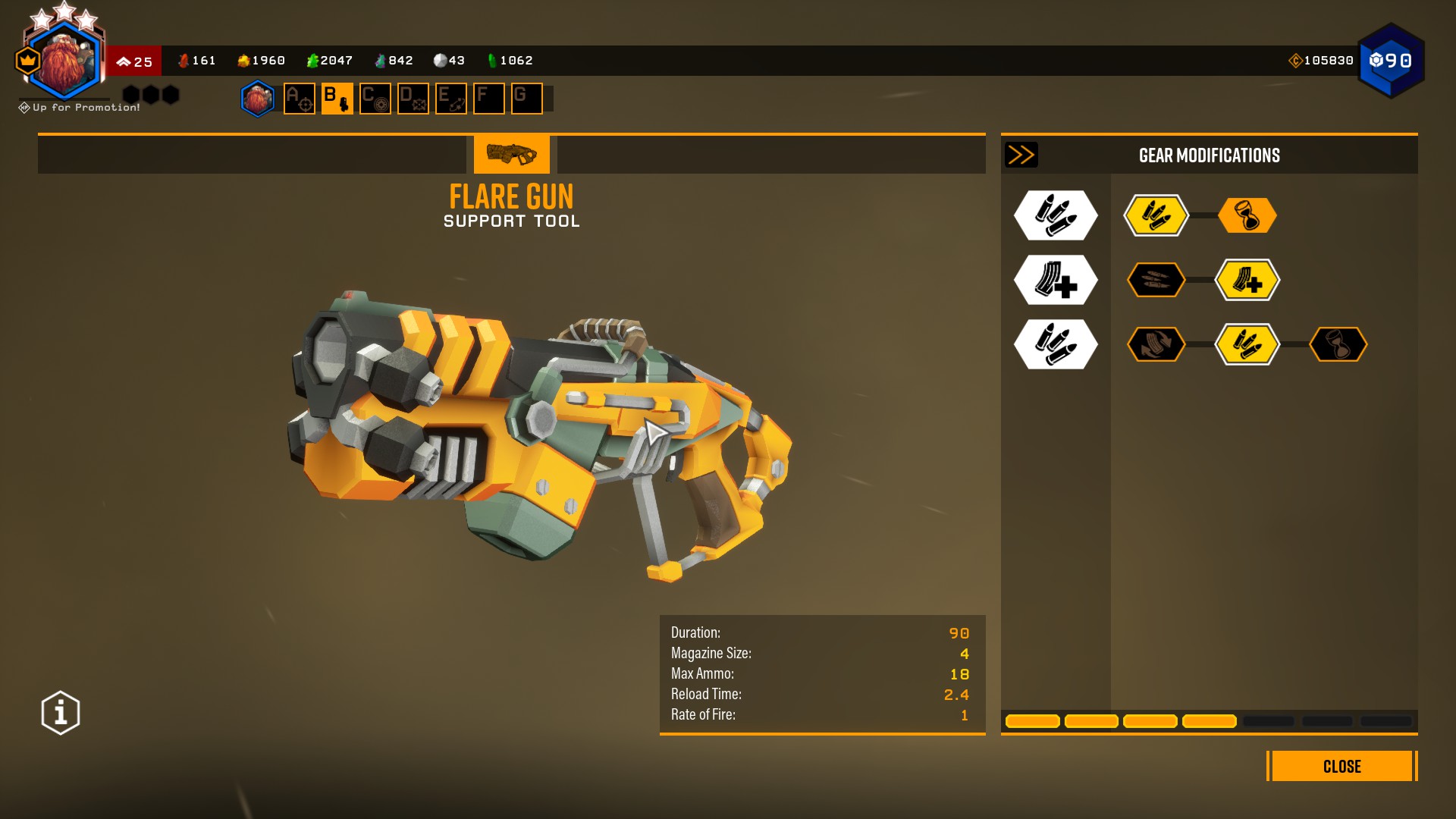
Task: Choose loadout D
Action: (x=413, y=99)
